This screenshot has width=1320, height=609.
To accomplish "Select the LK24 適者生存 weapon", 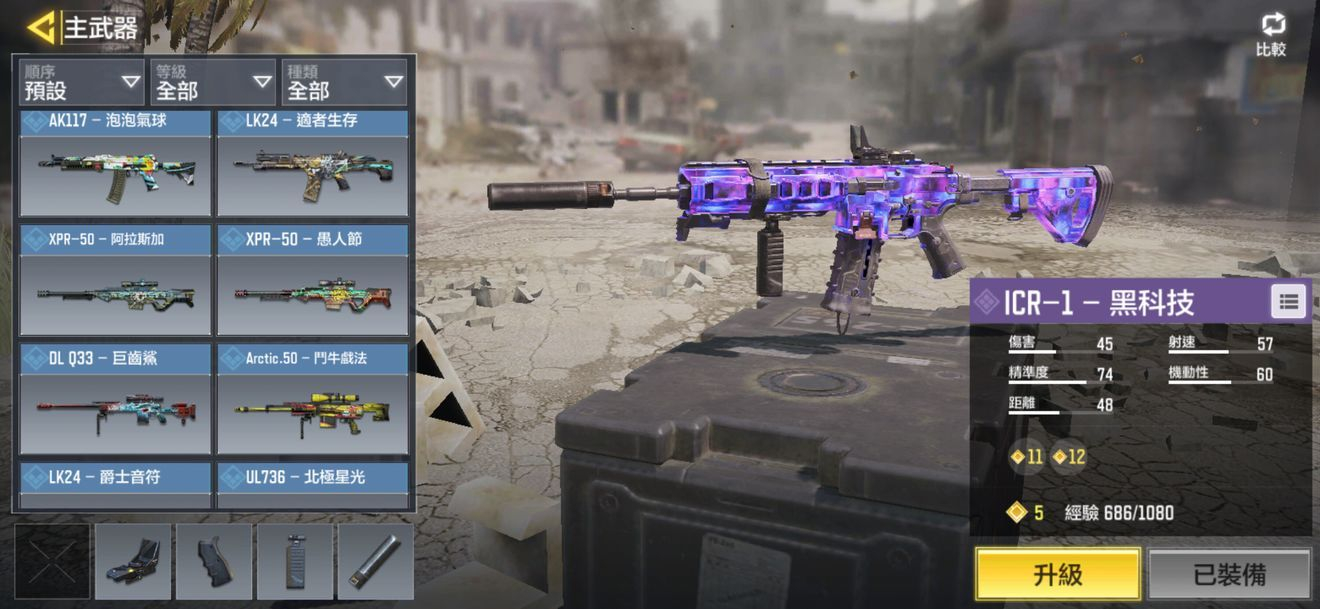I will click(313, 164).
